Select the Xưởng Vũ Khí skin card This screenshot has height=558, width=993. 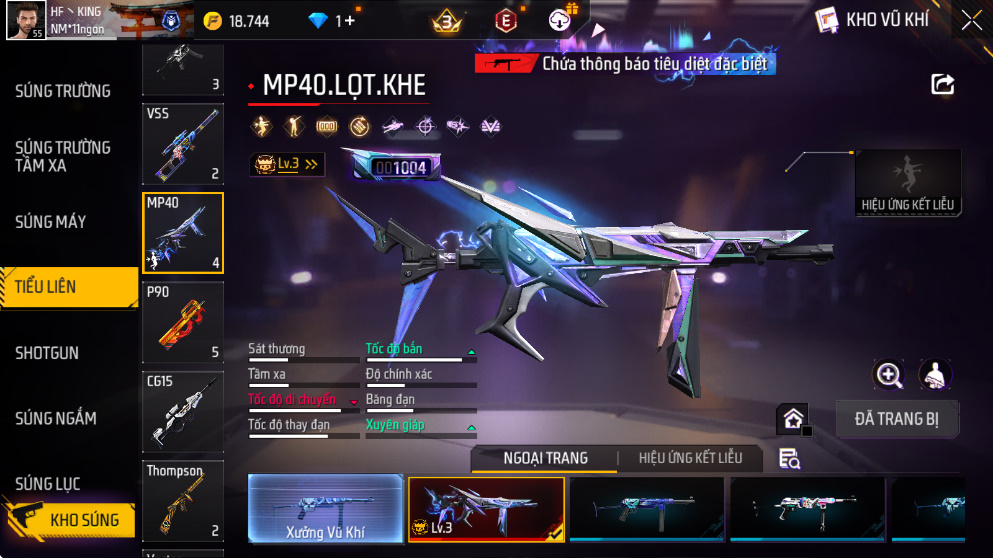(x=325, y=509)
